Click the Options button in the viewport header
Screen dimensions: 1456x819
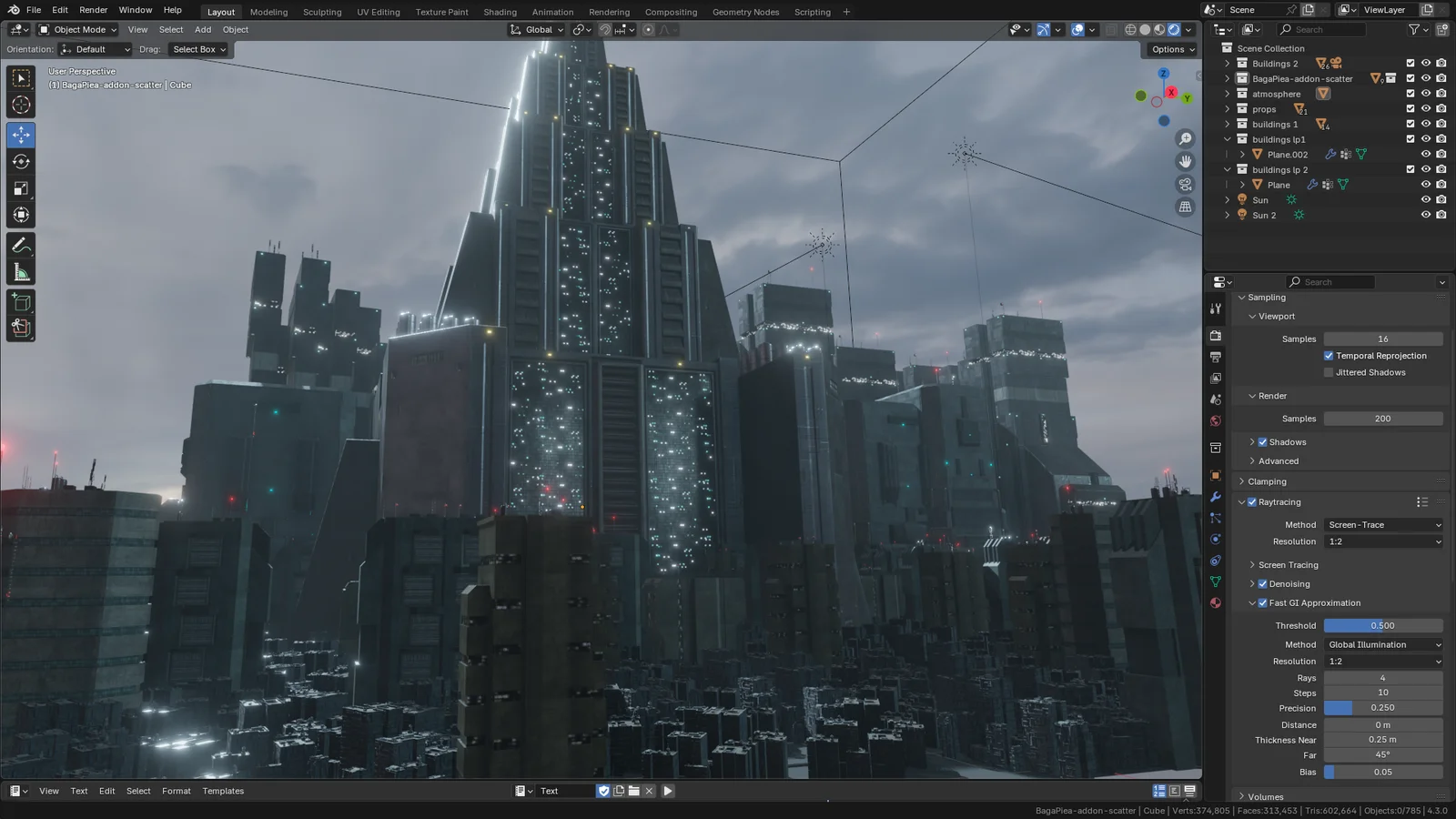click(x=1170, y=49)
